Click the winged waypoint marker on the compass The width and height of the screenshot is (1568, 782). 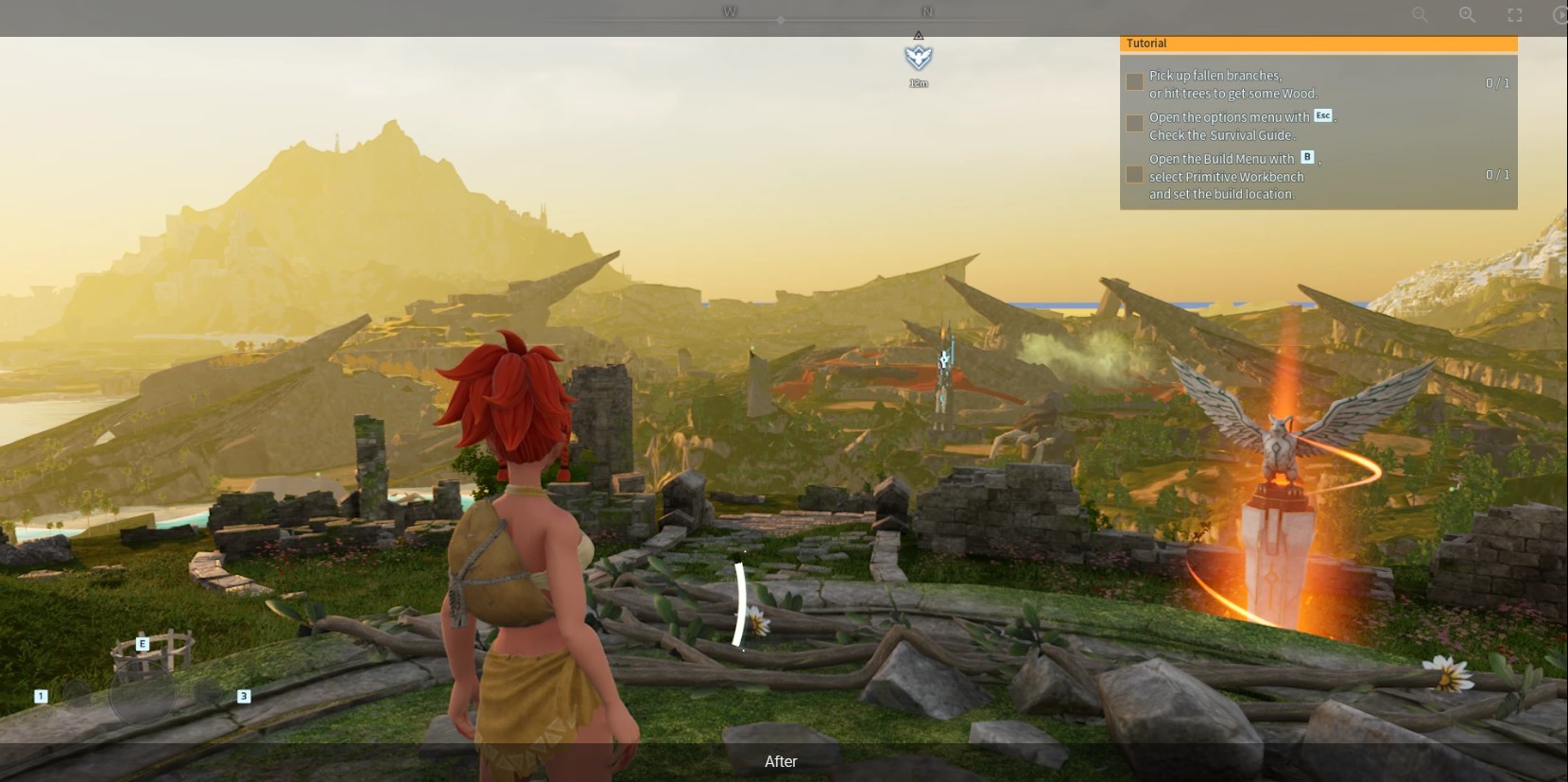point(918,58)
